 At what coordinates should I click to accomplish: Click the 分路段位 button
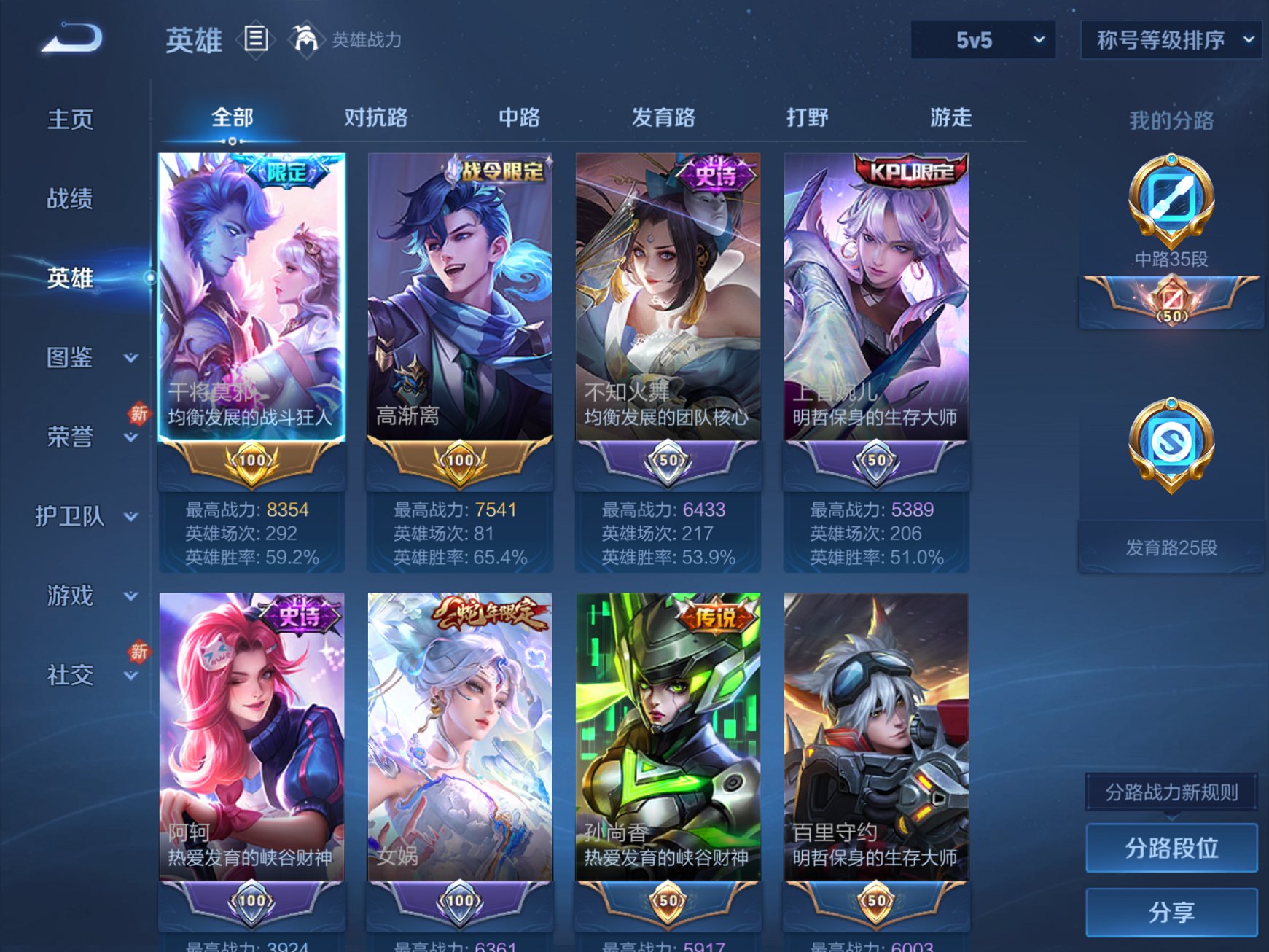[1171, 848]
